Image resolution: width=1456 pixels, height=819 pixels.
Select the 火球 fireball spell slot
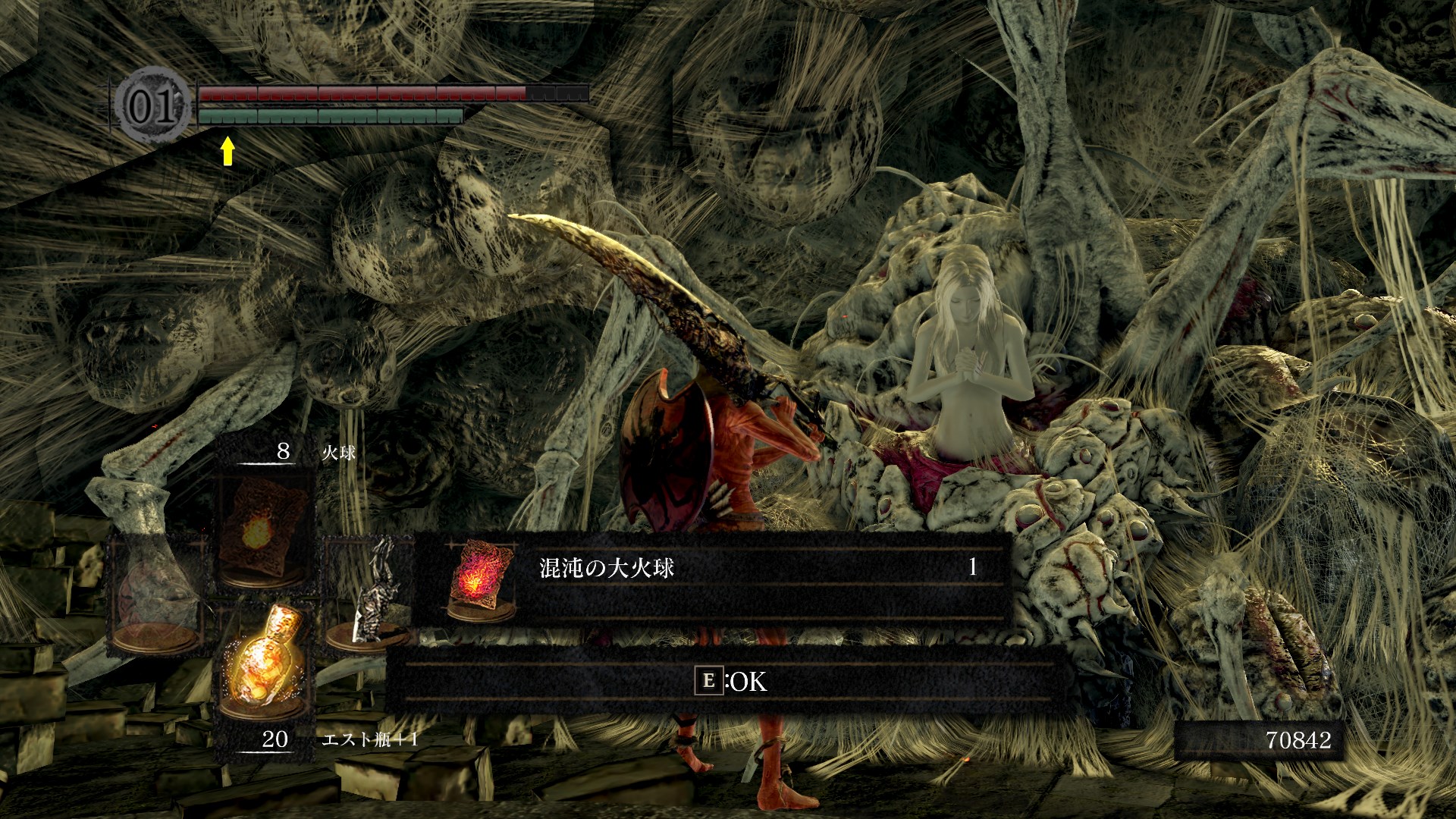click(262, 531)
